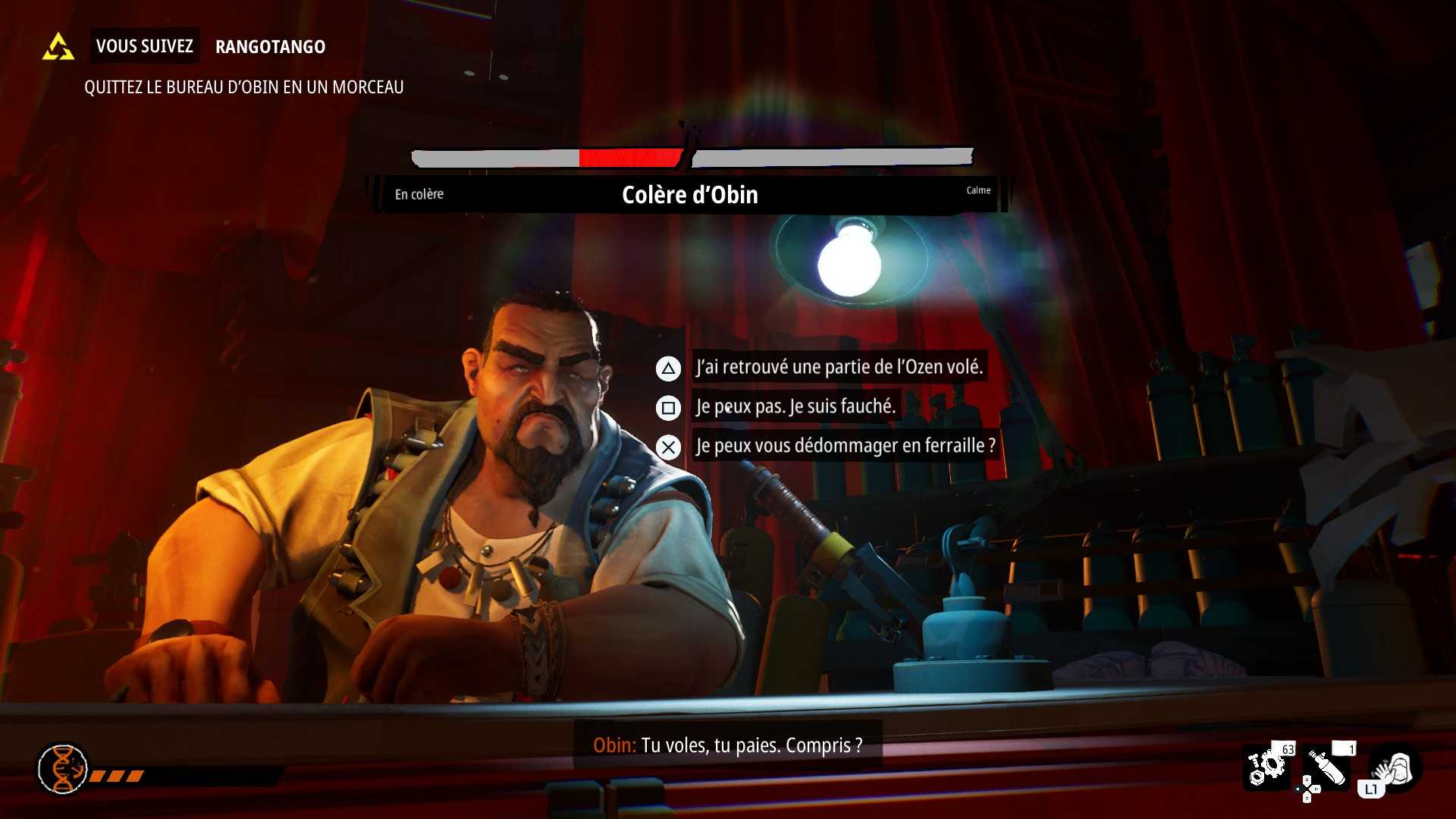Image resolution: width=1456 pixels, height=819 pixels.
Task: Click the gears and nuts scrap icon
Action: click(1267, 767)
